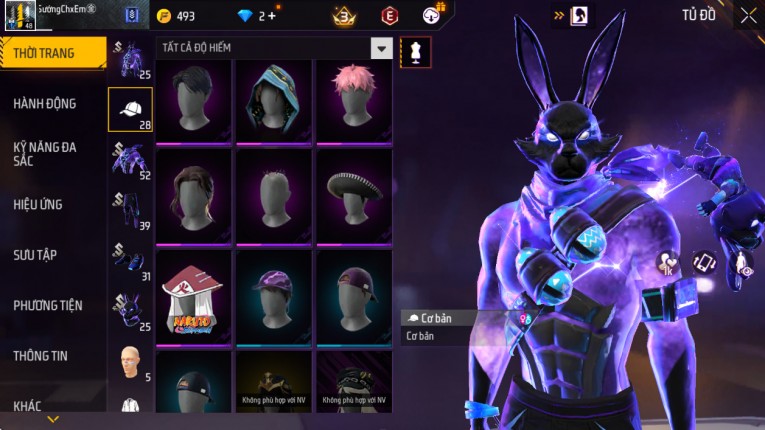This screenshot has width=765, height=430.
Task: Select the KỸ NĂNG ĐA SẮC tab
Action: coord(45,153)
